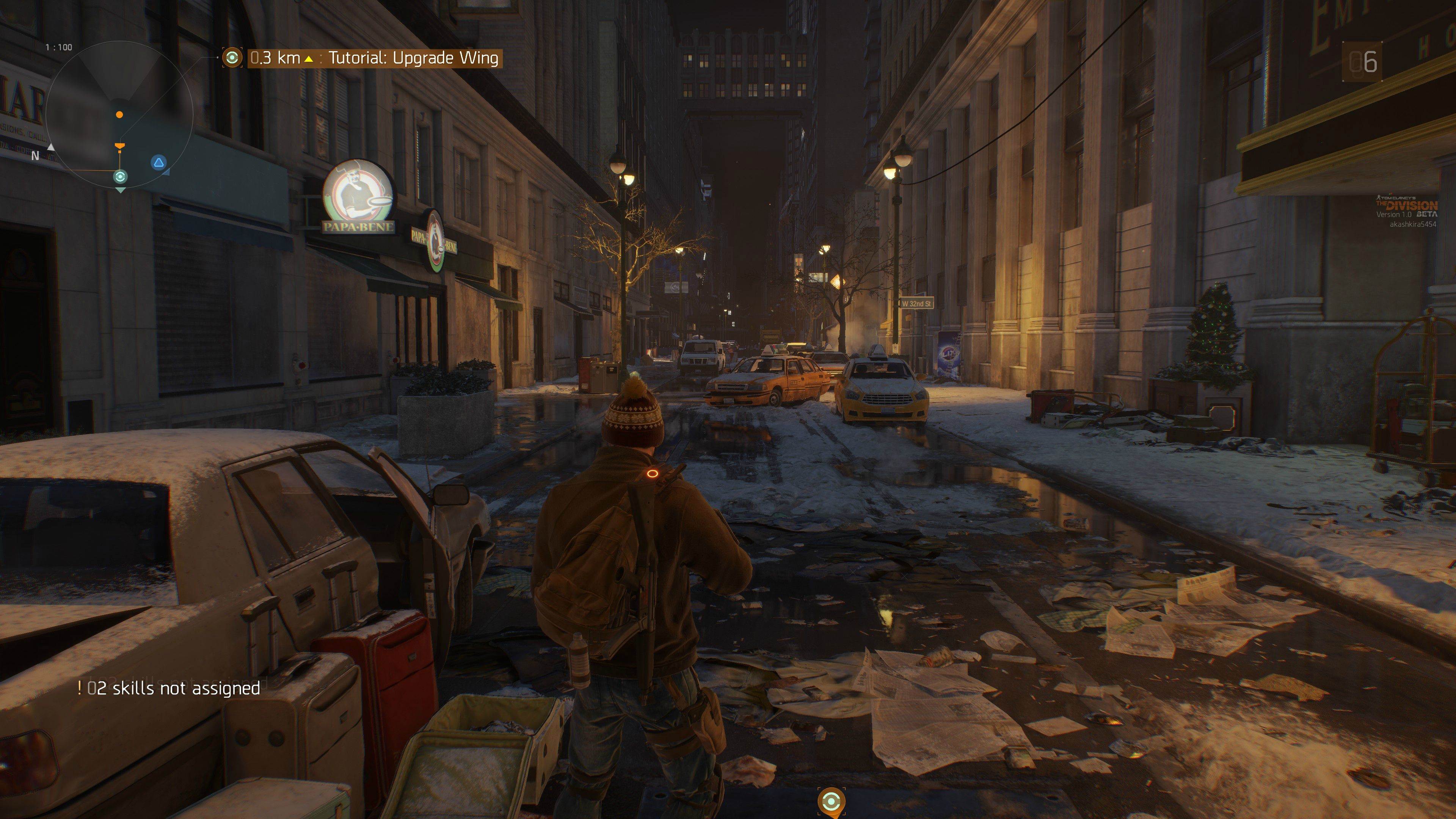This screenshot has height=819, width=1456.
Task: Select the orange dot marker on the minimap
Action: 119,115
